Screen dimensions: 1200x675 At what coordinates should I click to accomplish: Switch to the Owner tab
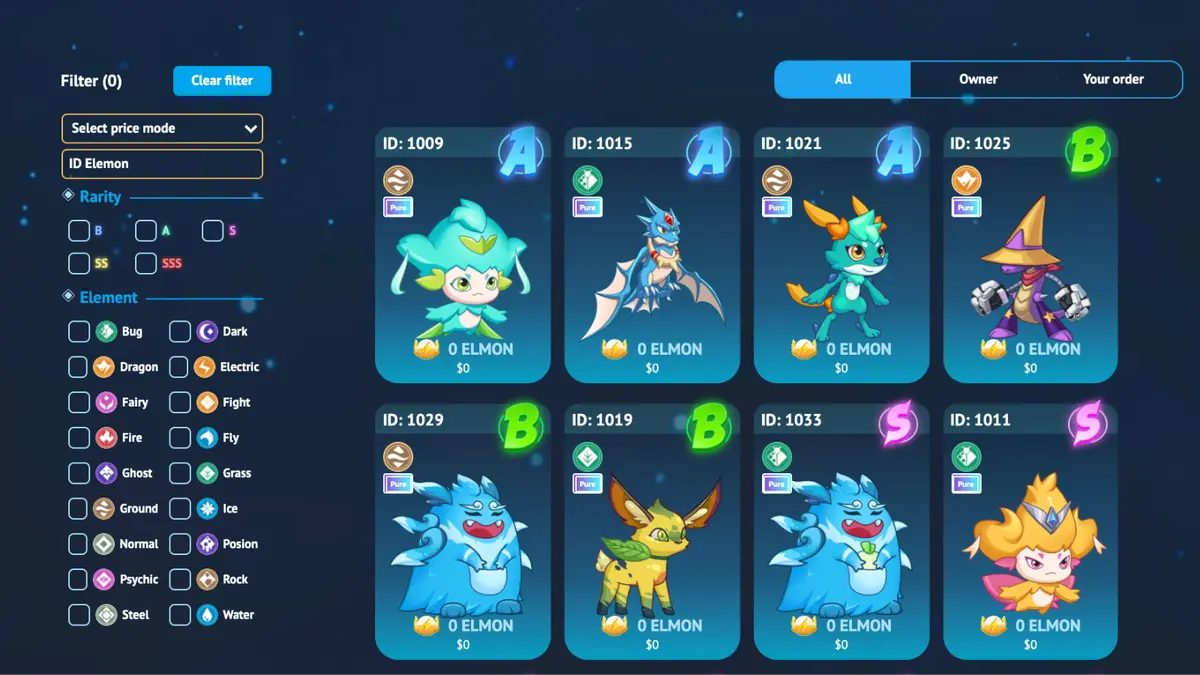click(x=978, y=79)
